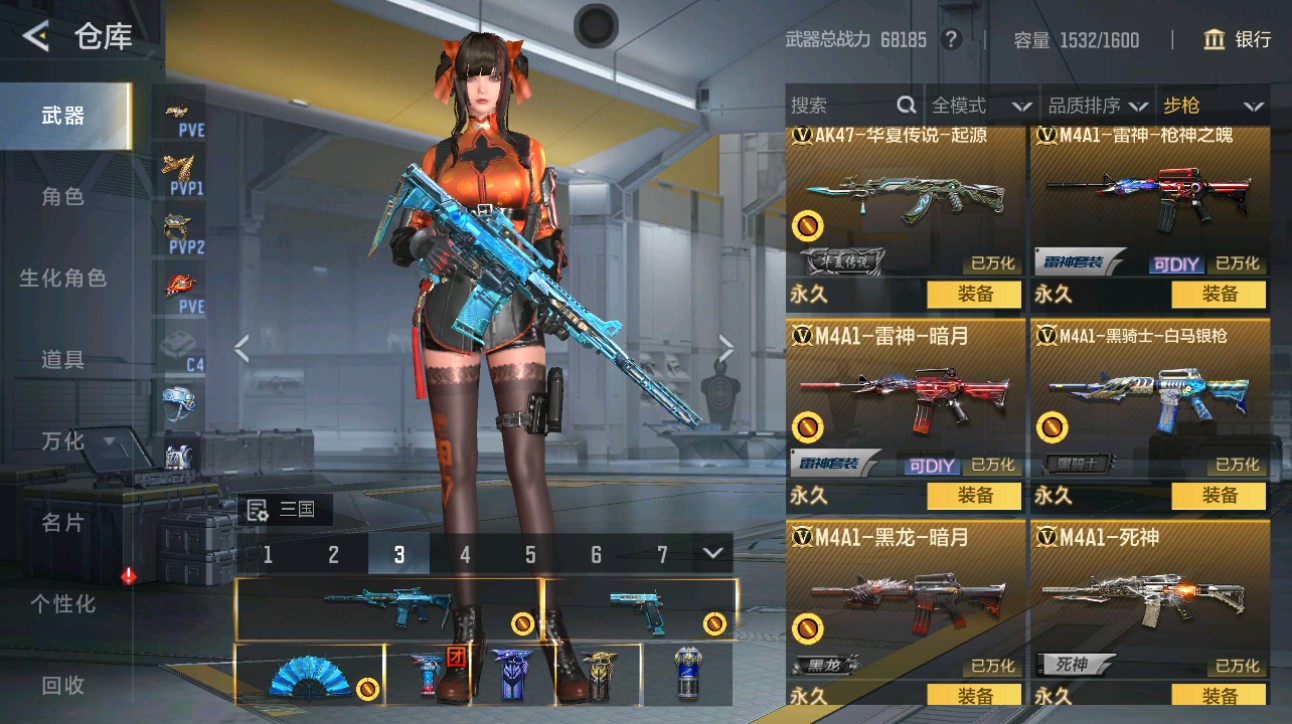
Task: Open the 银行 bank
Action: [1238, 40]
